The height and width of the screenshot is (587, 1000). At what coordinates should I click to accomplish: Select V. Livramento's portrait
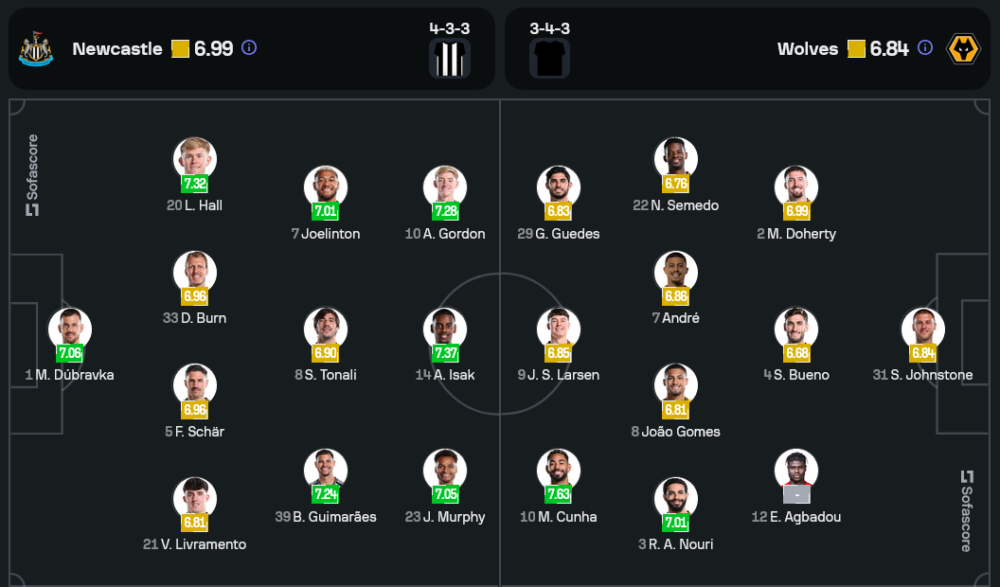click(195, 499)
